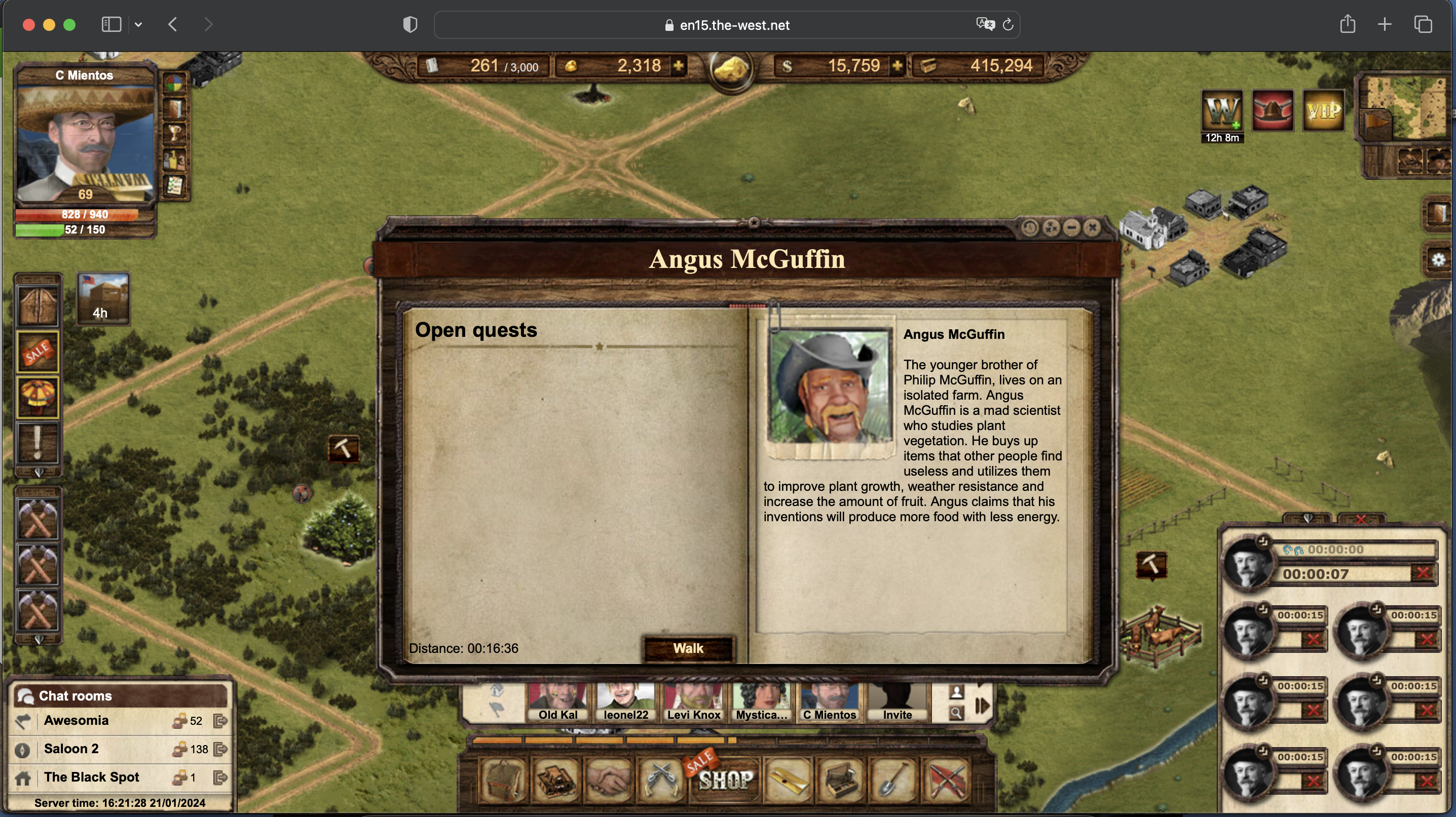Select the Invite friend slot
Viewport: 1456px width, 817px height.
(x=897, y=703)
